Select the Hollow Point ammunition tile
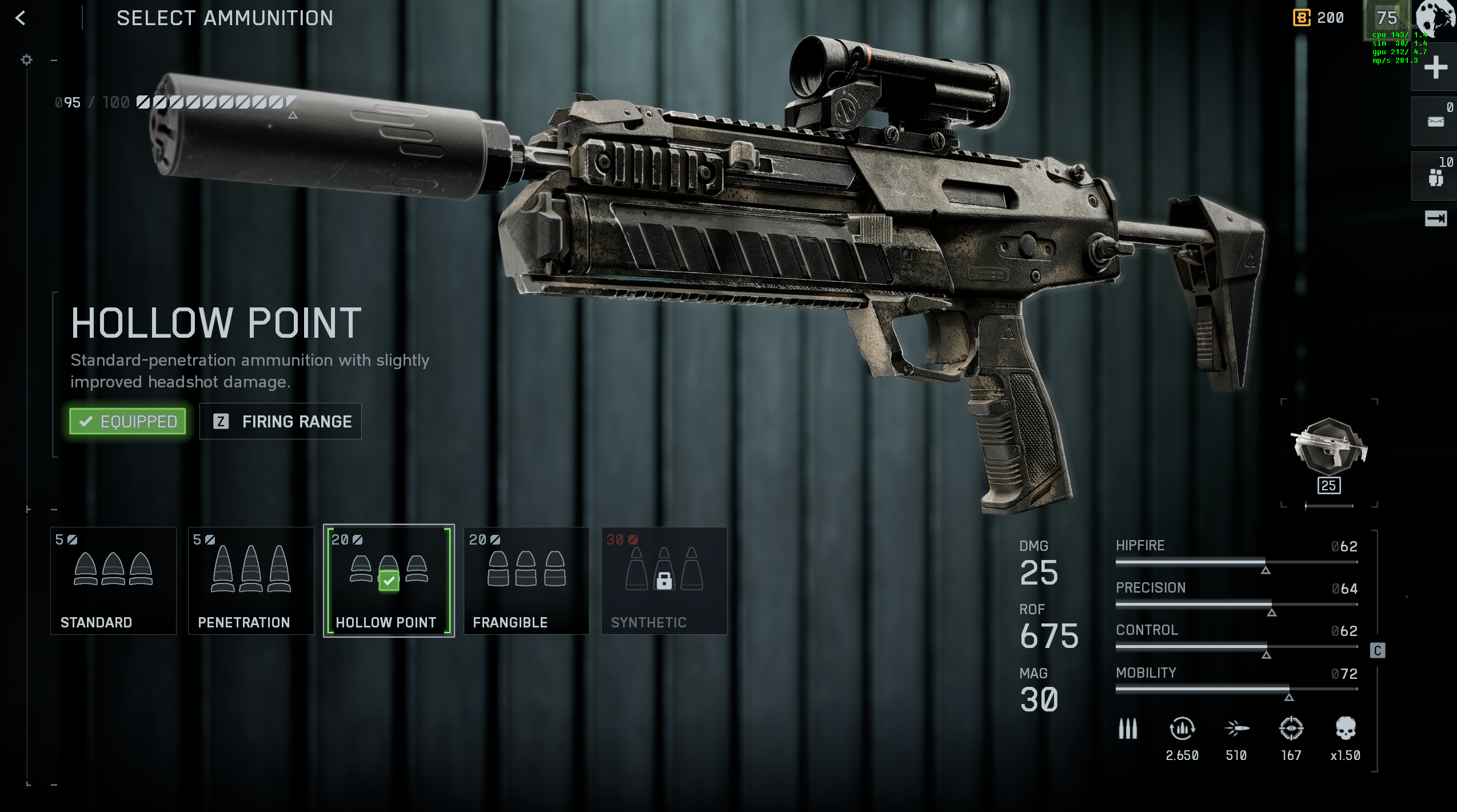The width and height of the screenshot is (1457, 812). pyautogui.click(x=389, y=580)
